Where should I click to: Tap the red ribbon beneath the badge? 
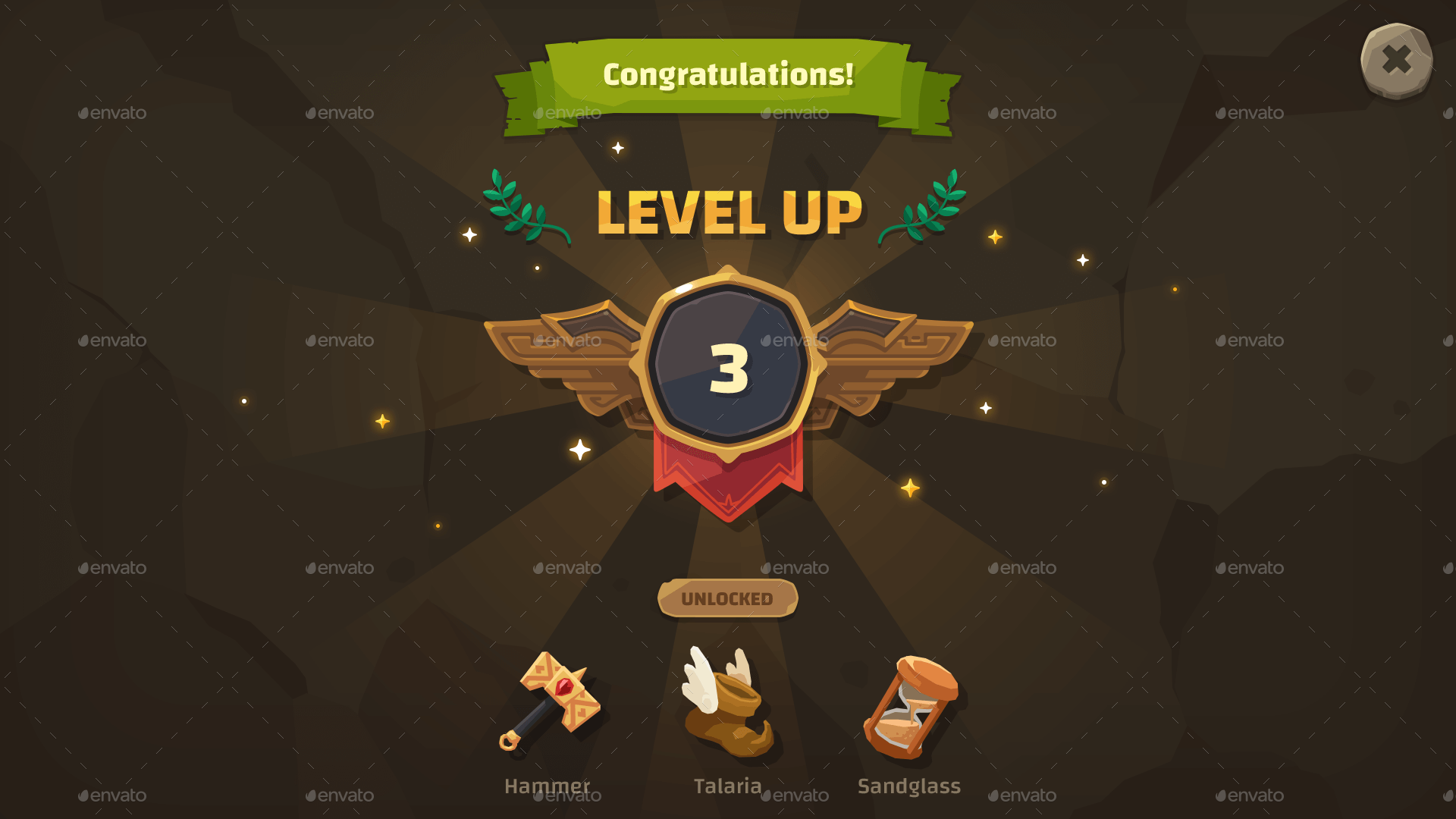(728, 478)
